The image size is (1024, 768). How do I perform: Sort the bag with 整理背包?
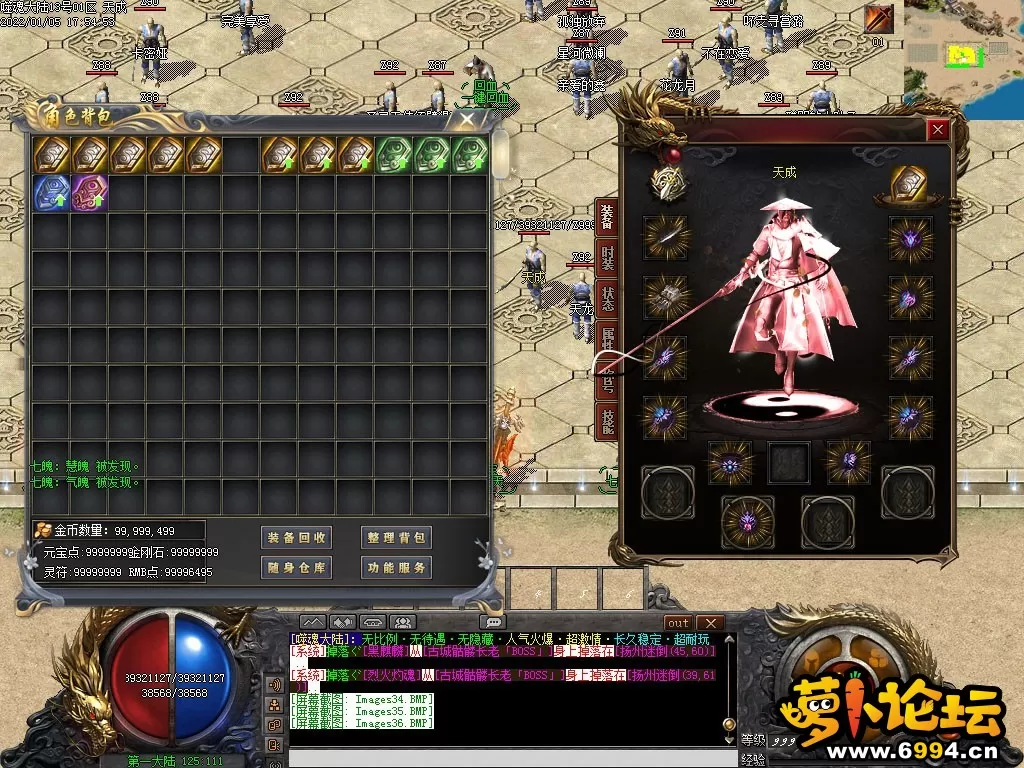click(x=396, y=537)
